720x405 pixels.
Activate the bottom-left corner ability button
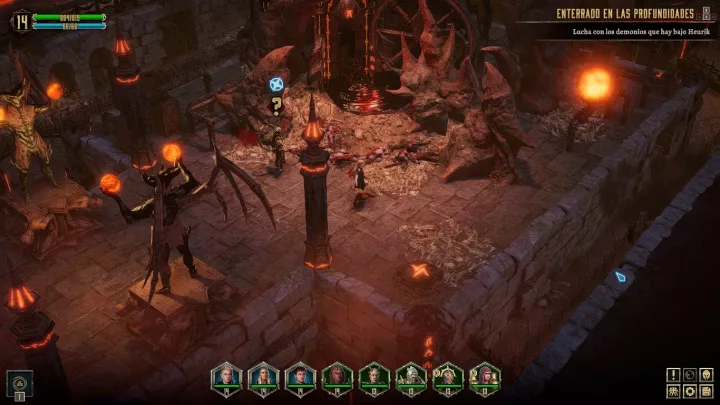click(20, 384)
